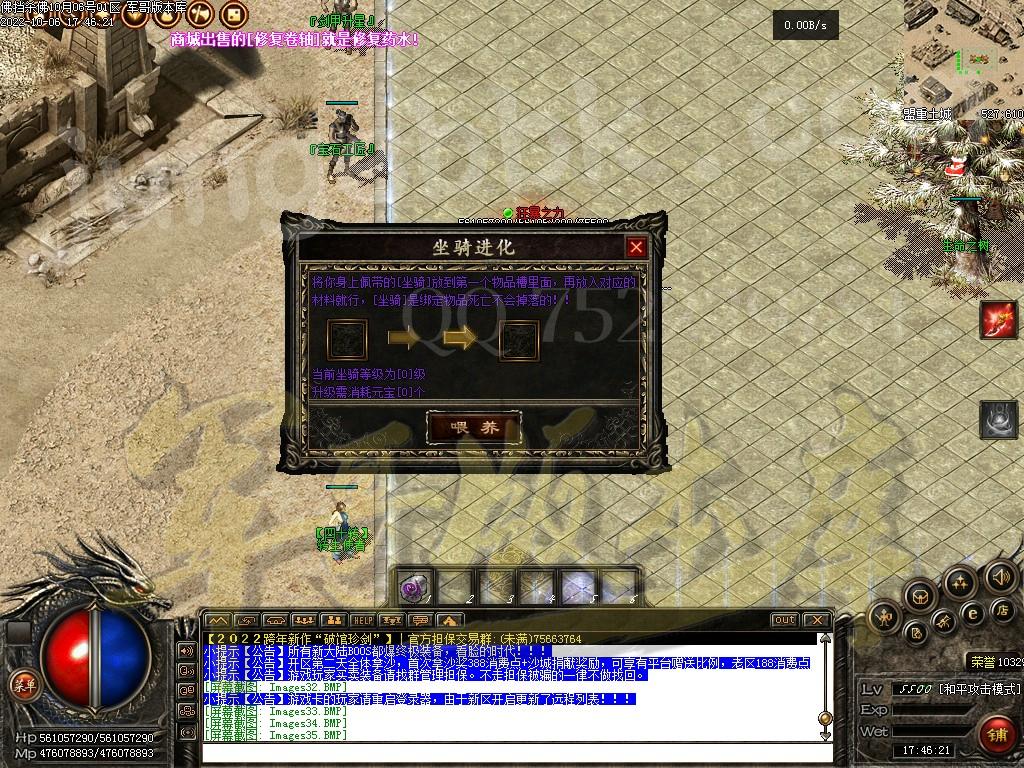Click the crossed axes icon at top
1024x768 pixels.
(x=199, y=14)
